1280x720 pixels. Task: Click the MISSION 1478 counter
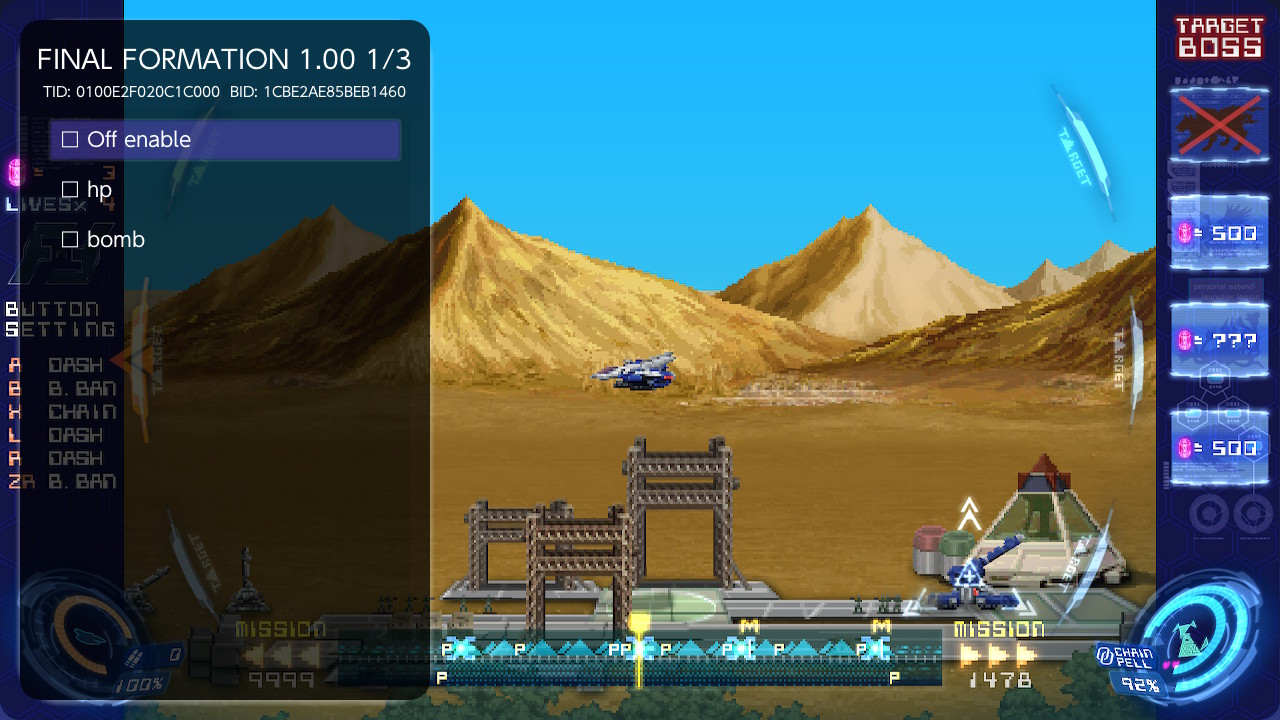click(999, 676)
